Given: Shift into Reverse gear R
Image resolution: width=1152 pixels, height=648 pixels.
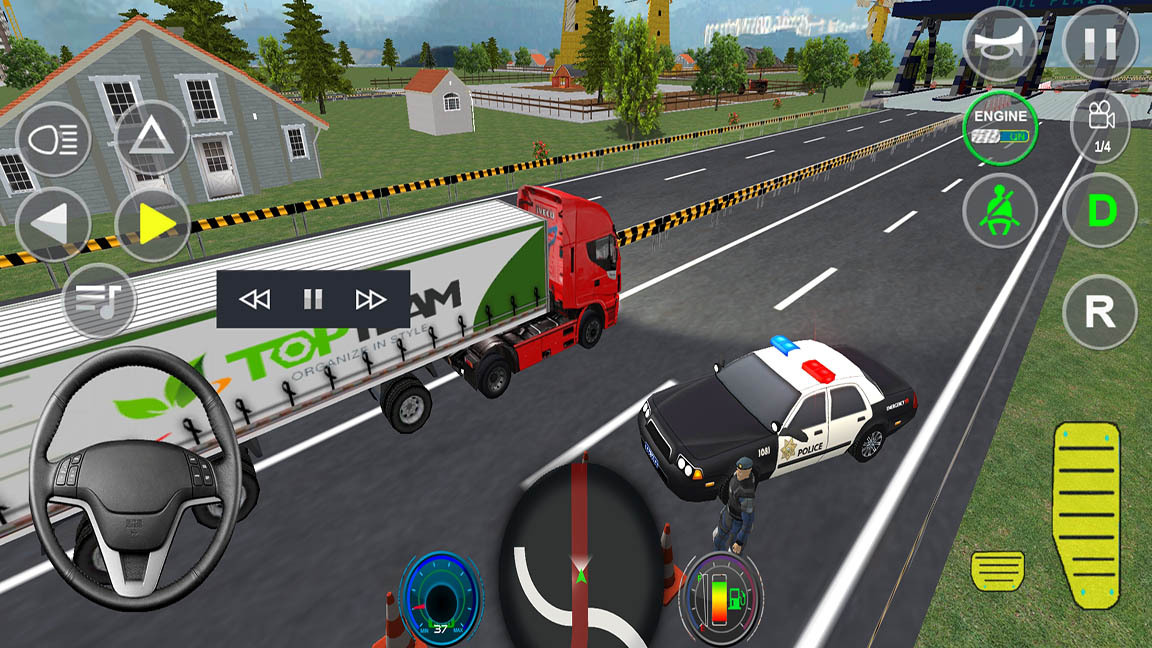Looking at the screenshot, I should coord(1100,312).
